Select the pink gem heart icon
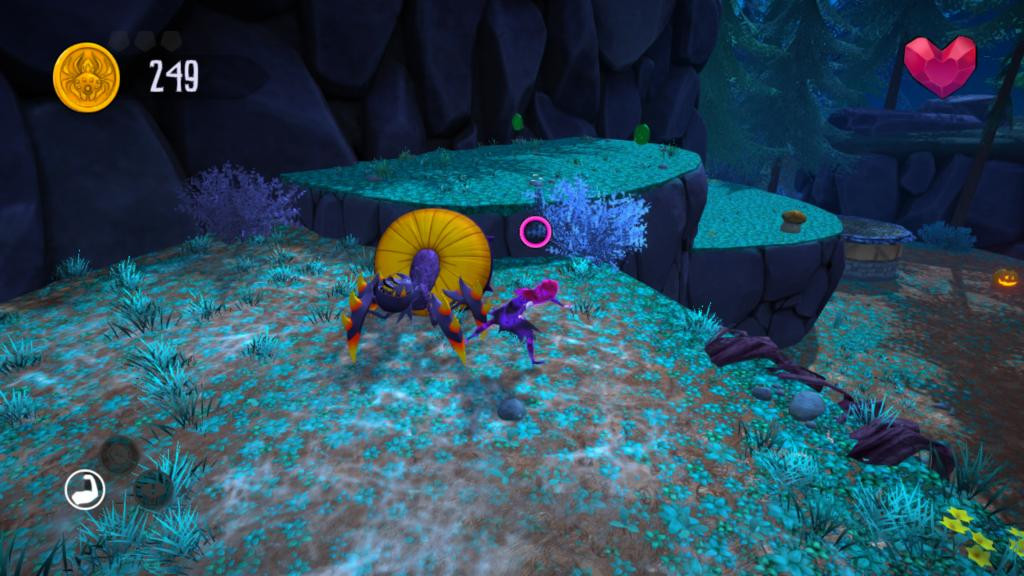Screen dimensions: 1024x576 (939, 64)
